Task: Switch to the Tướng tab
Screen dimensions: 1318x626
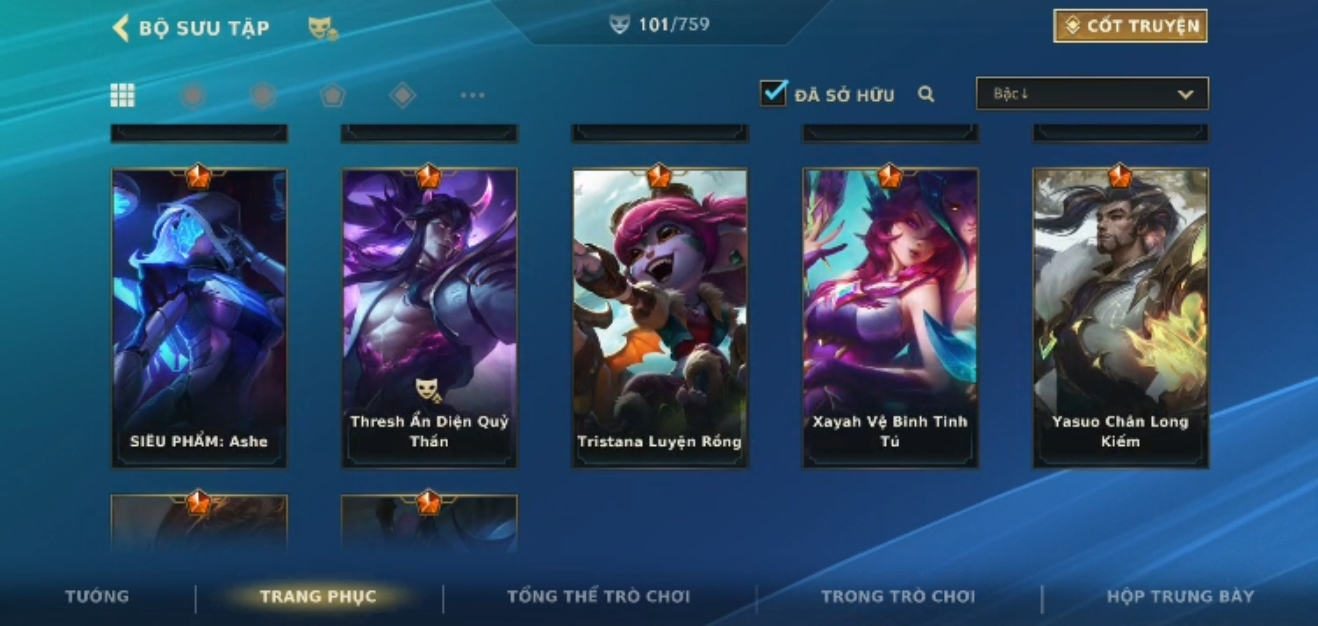Action: click(97, 597)
